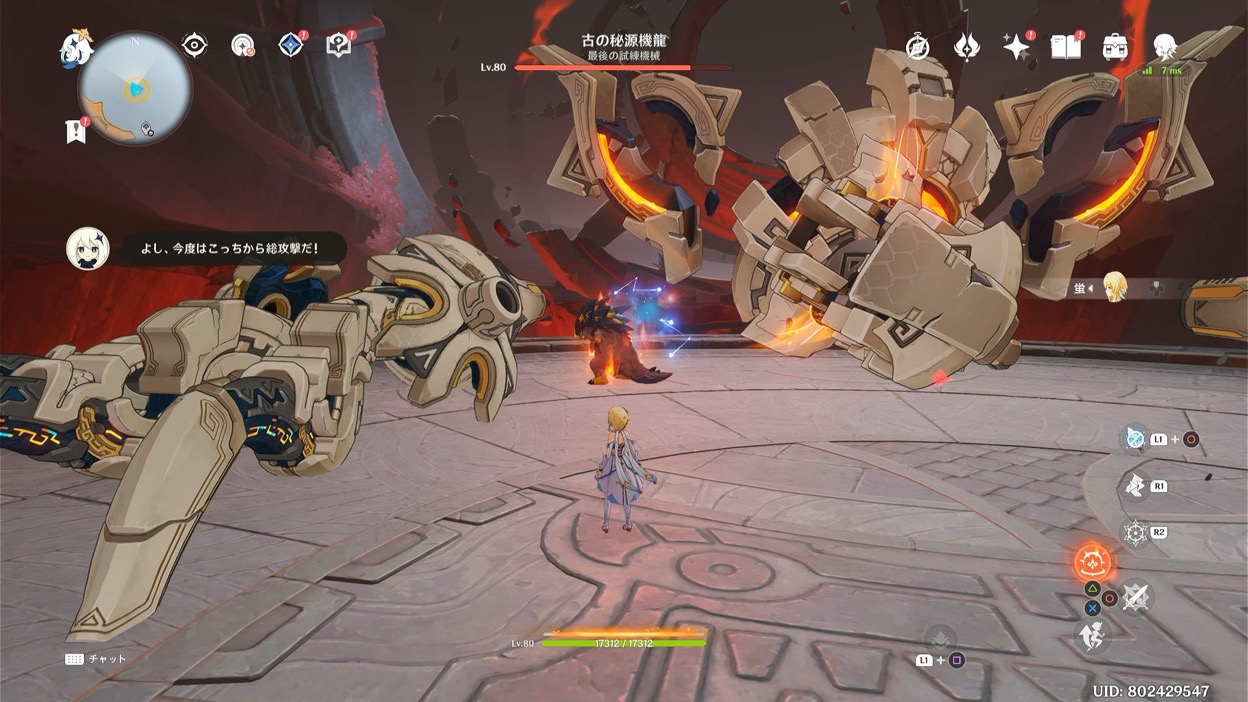Use the crossed sword attack icon
Image resolution: width=1248 pixels, height=702 pixels.
[1135, 597]
